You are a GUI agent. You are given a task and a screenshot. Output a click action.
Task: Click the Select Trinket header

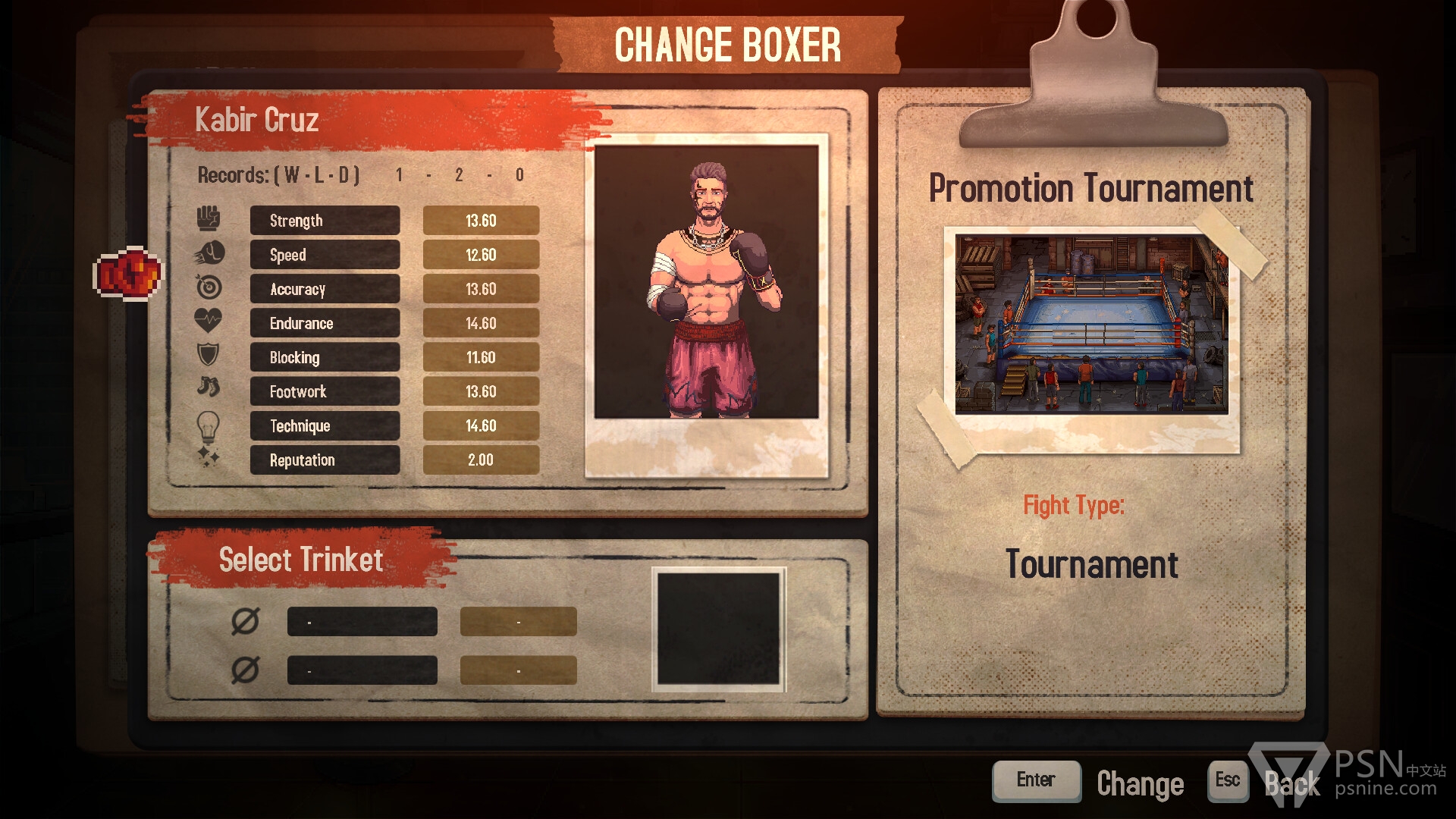point(301,560)
